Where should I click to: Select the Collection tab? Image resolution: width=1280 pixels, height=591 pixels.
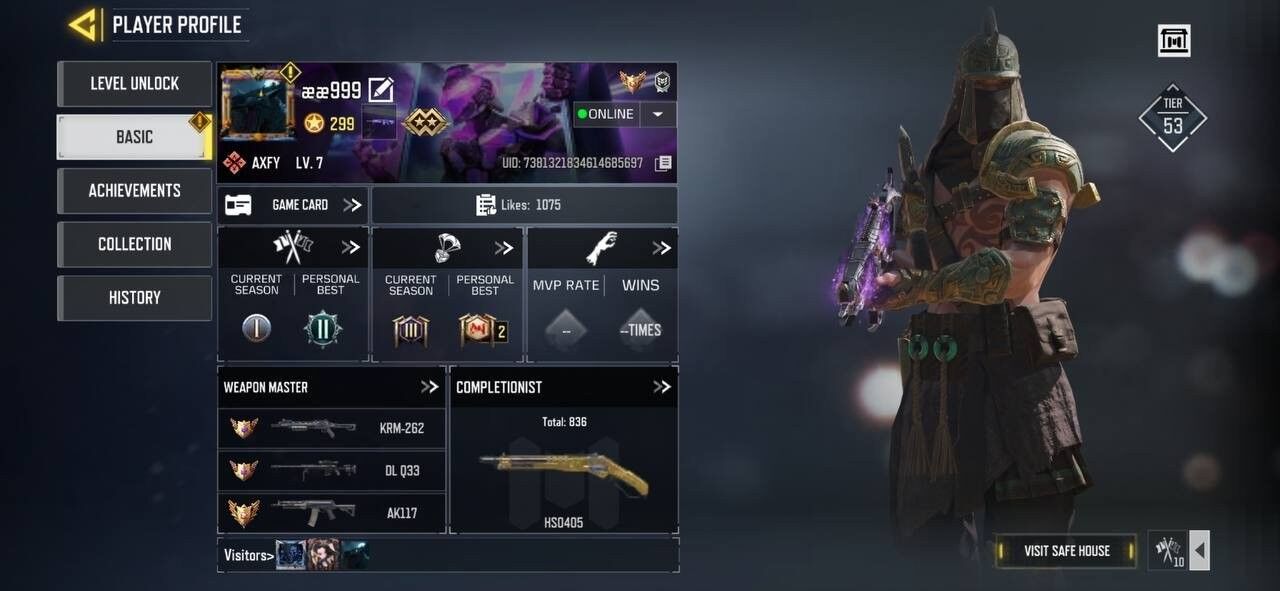coord(134,244)
